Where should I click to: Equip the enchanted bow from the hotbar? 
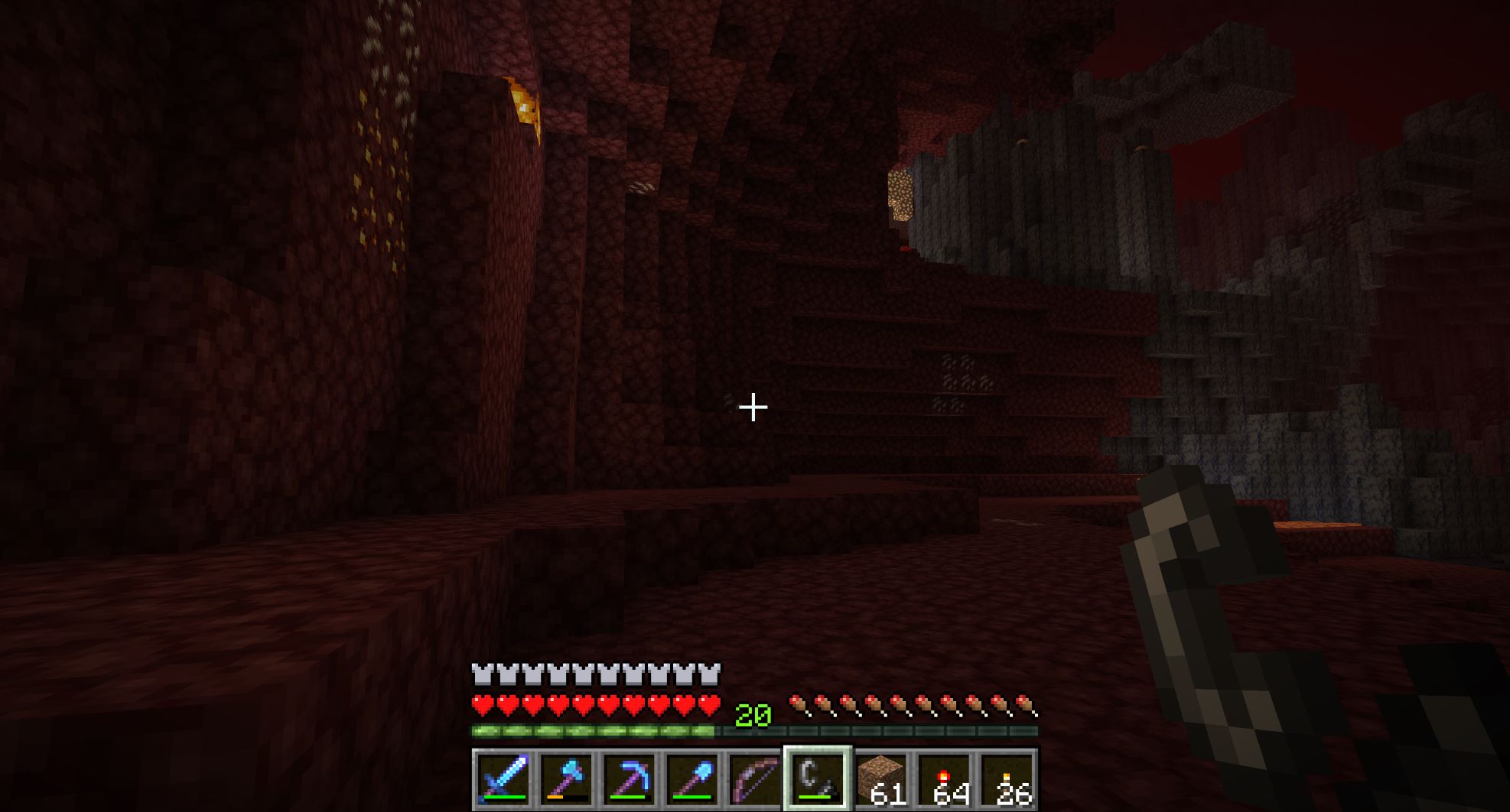755,779
